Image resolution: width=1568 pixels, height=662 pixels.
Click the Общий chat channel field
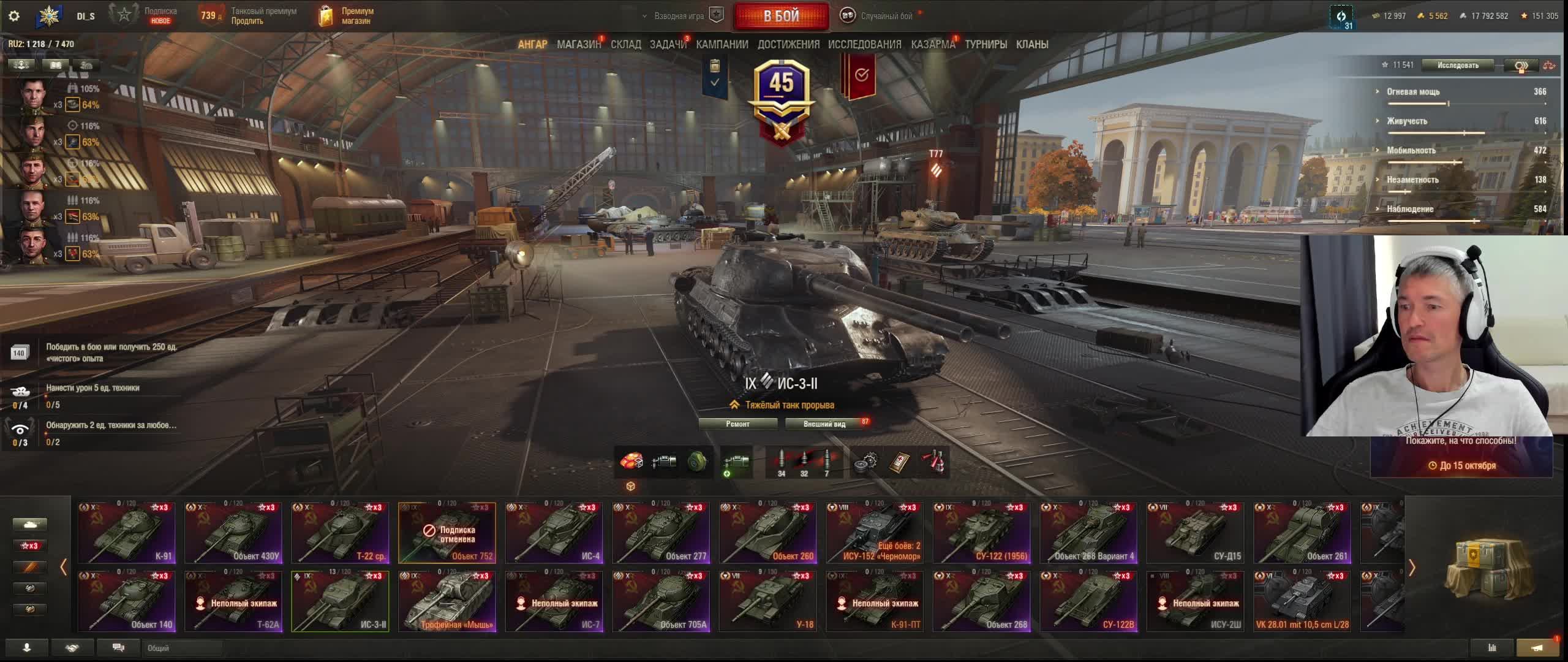[x=182, y=648]
